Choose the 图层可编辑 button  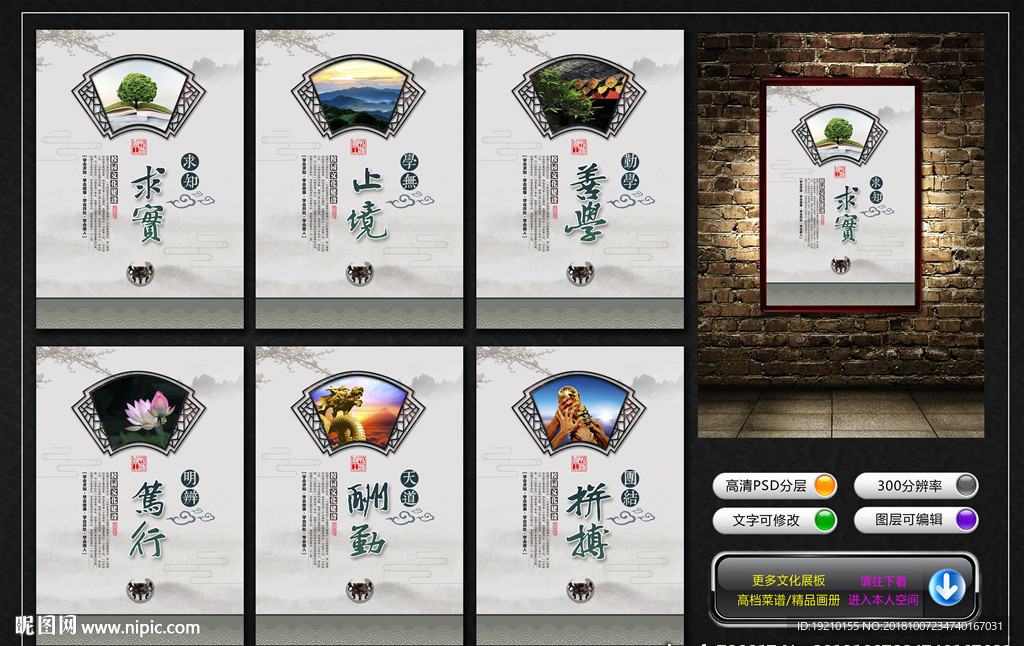[916, 520]
